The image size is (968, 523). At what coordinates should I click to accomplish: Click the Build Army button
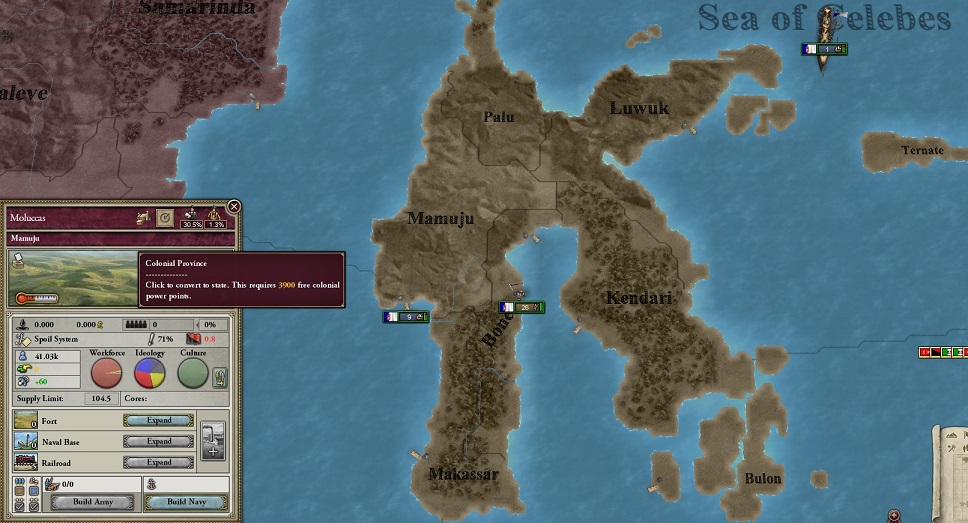(93, 501)
